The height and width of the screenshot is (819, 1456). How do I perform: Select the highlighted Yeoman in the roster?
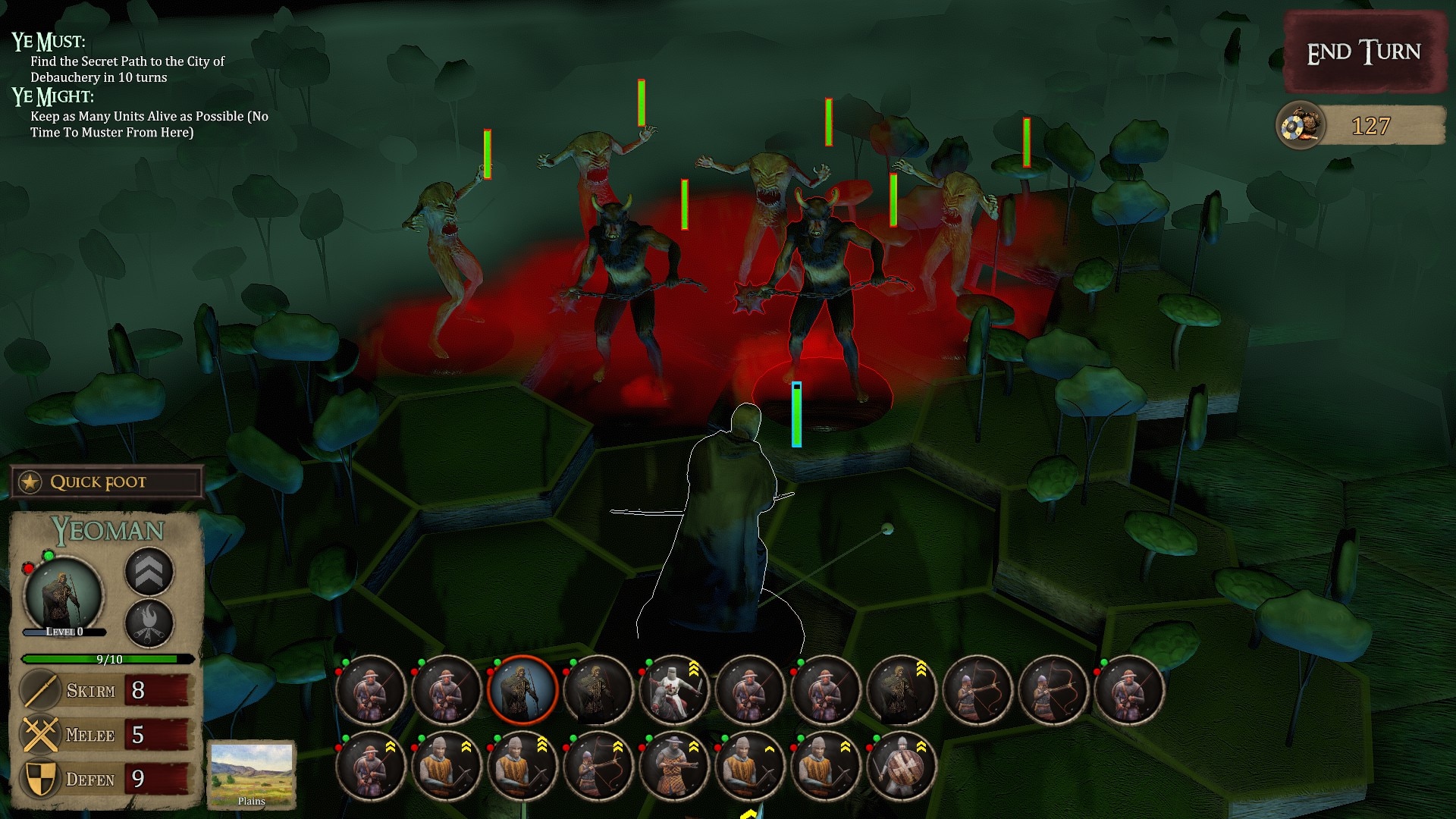coord(522,690)
